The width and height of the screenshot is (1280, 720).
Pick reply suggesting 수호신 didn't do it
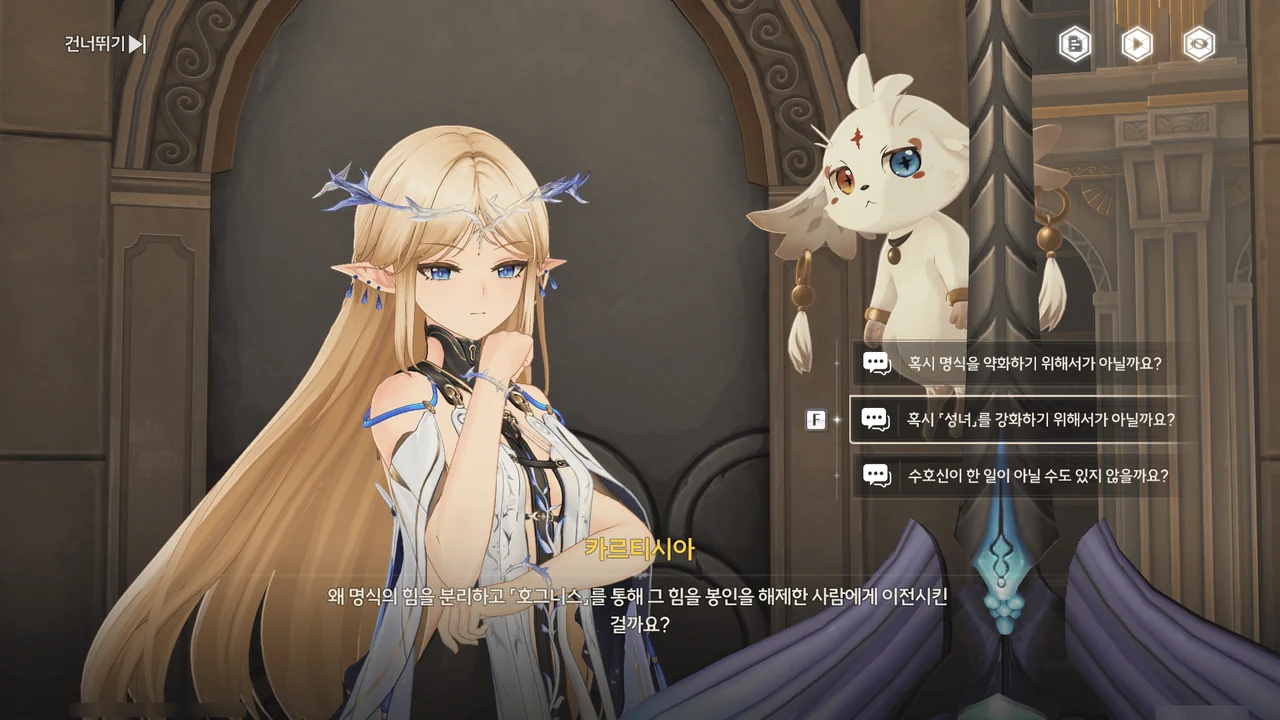1023,476
